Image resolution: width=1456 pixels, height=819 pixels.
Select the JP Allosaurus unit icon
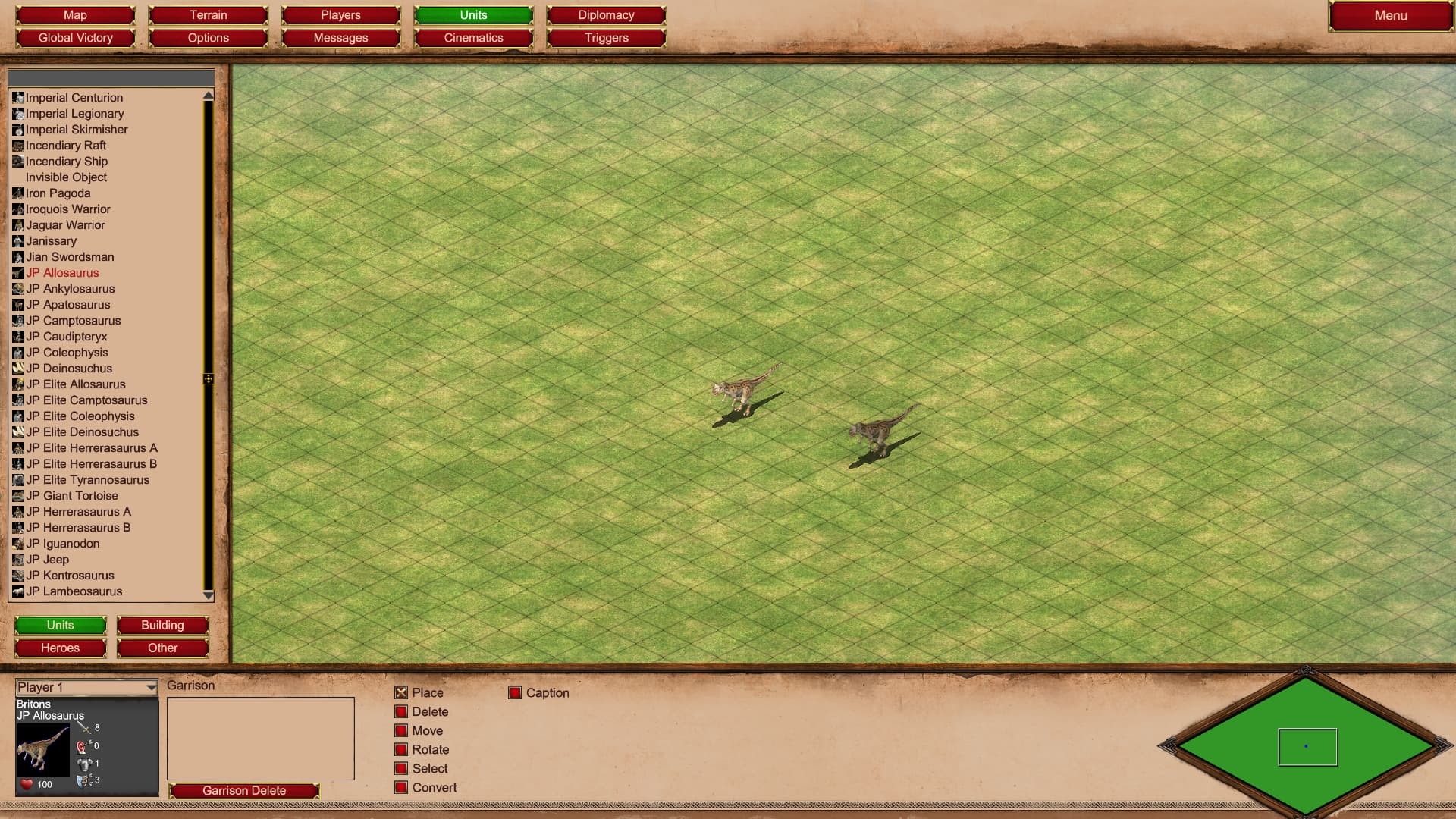[x=17, y=273]
